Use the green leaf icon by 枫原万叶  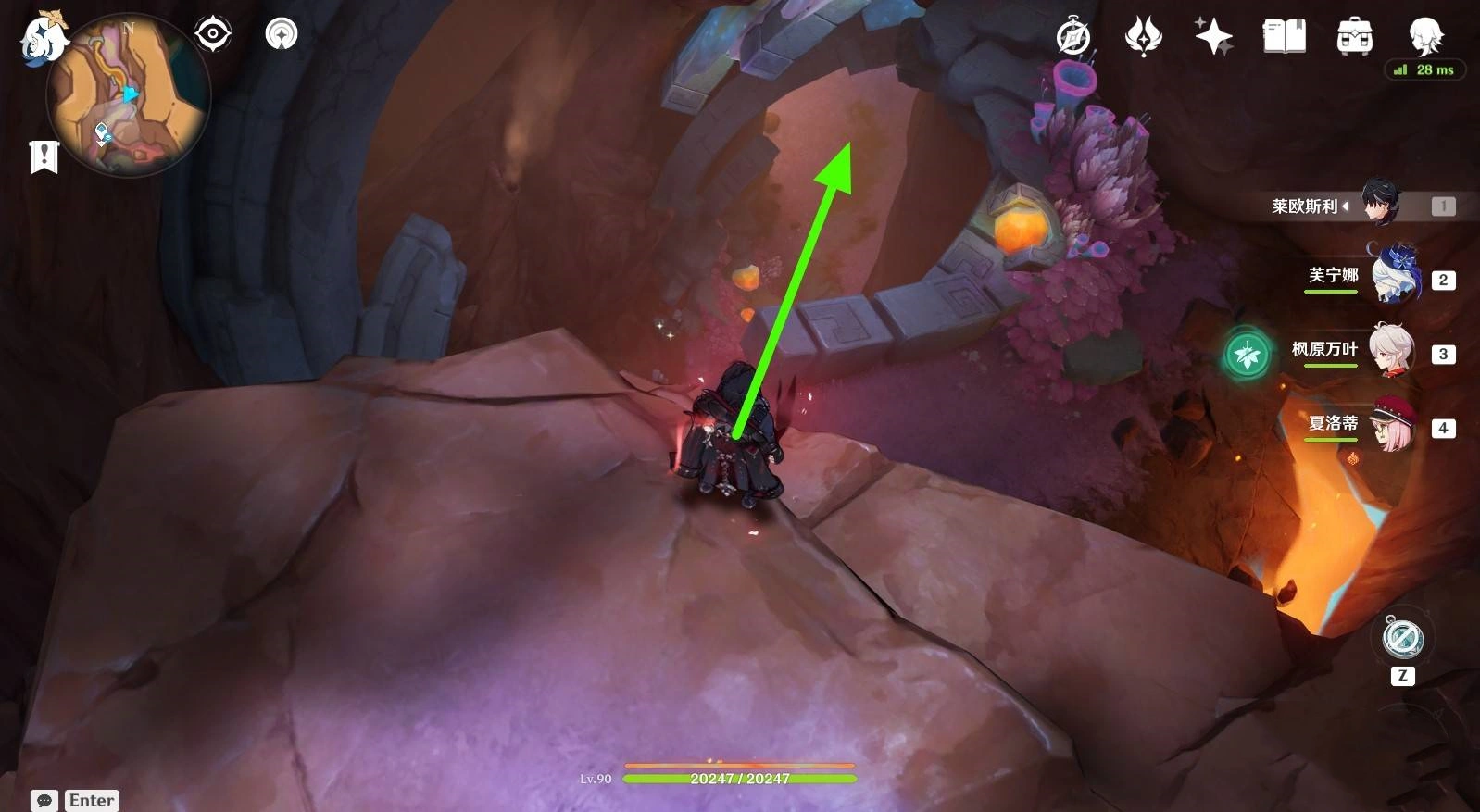pos(1247,354)
